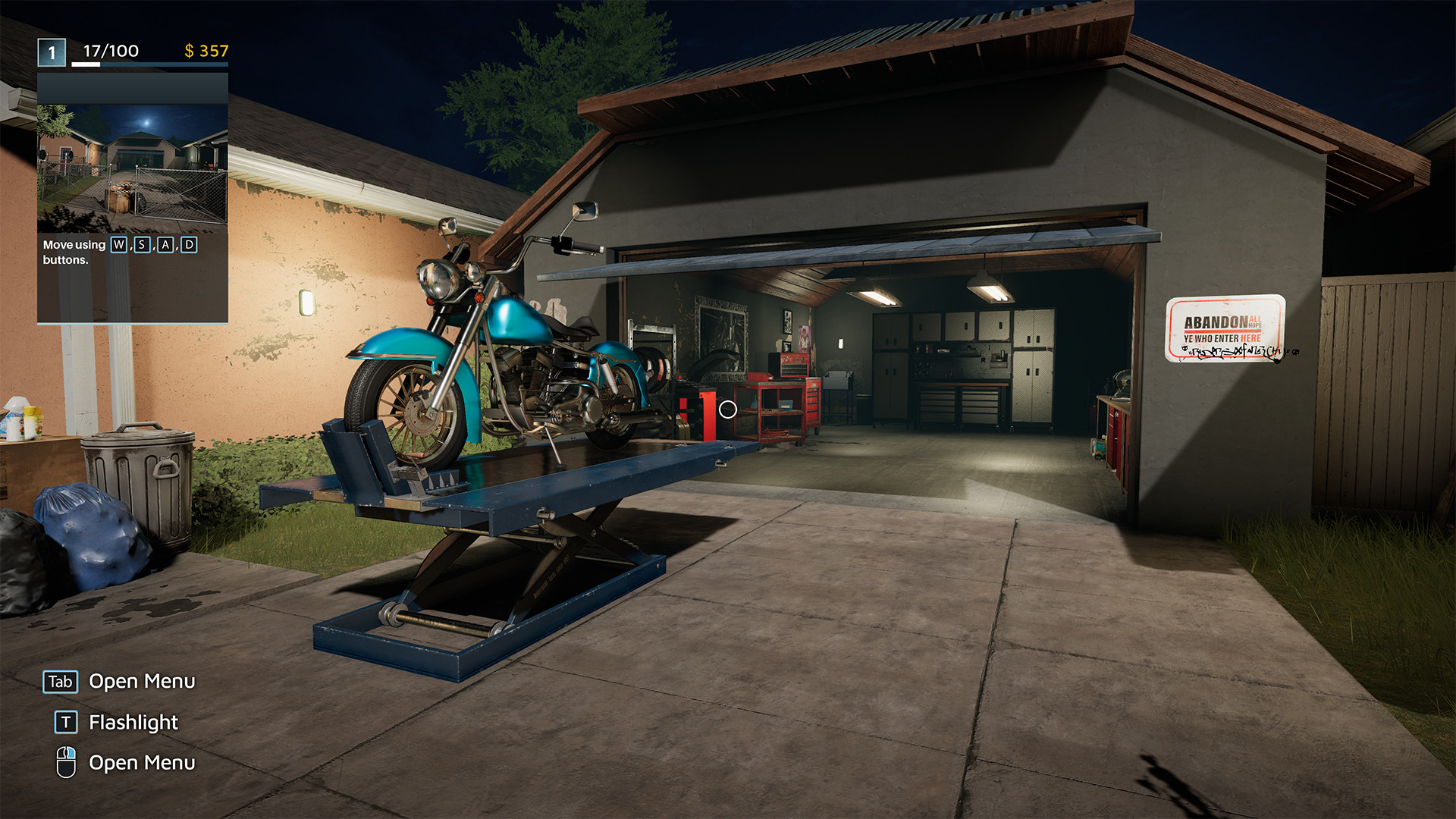Select the T key Flashlight icon
Screen dimensions: 1456x819
click(x=65, y=722)
